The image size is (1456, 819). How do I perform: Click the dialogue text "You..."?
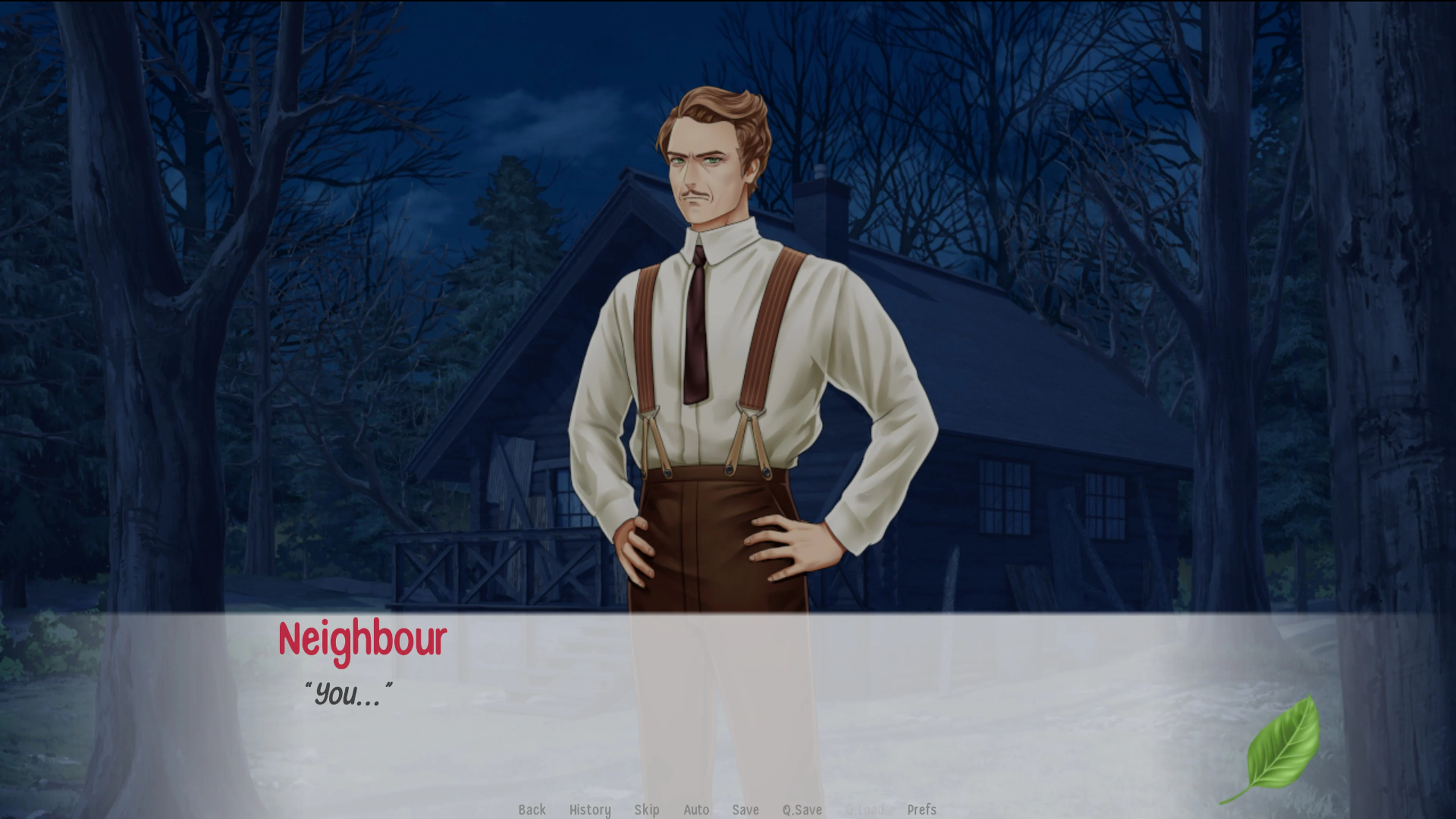coord(348,694)
